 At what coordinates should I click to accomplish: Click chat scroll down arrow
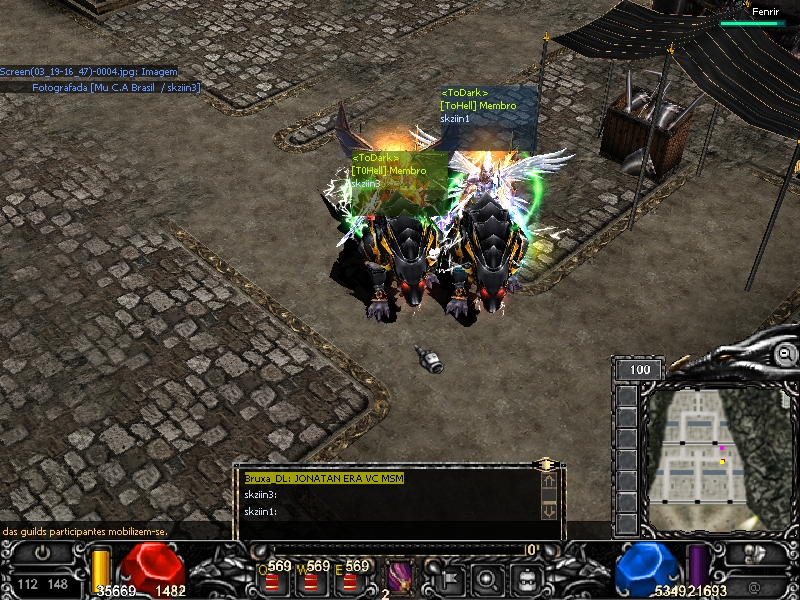coord(549,510)
